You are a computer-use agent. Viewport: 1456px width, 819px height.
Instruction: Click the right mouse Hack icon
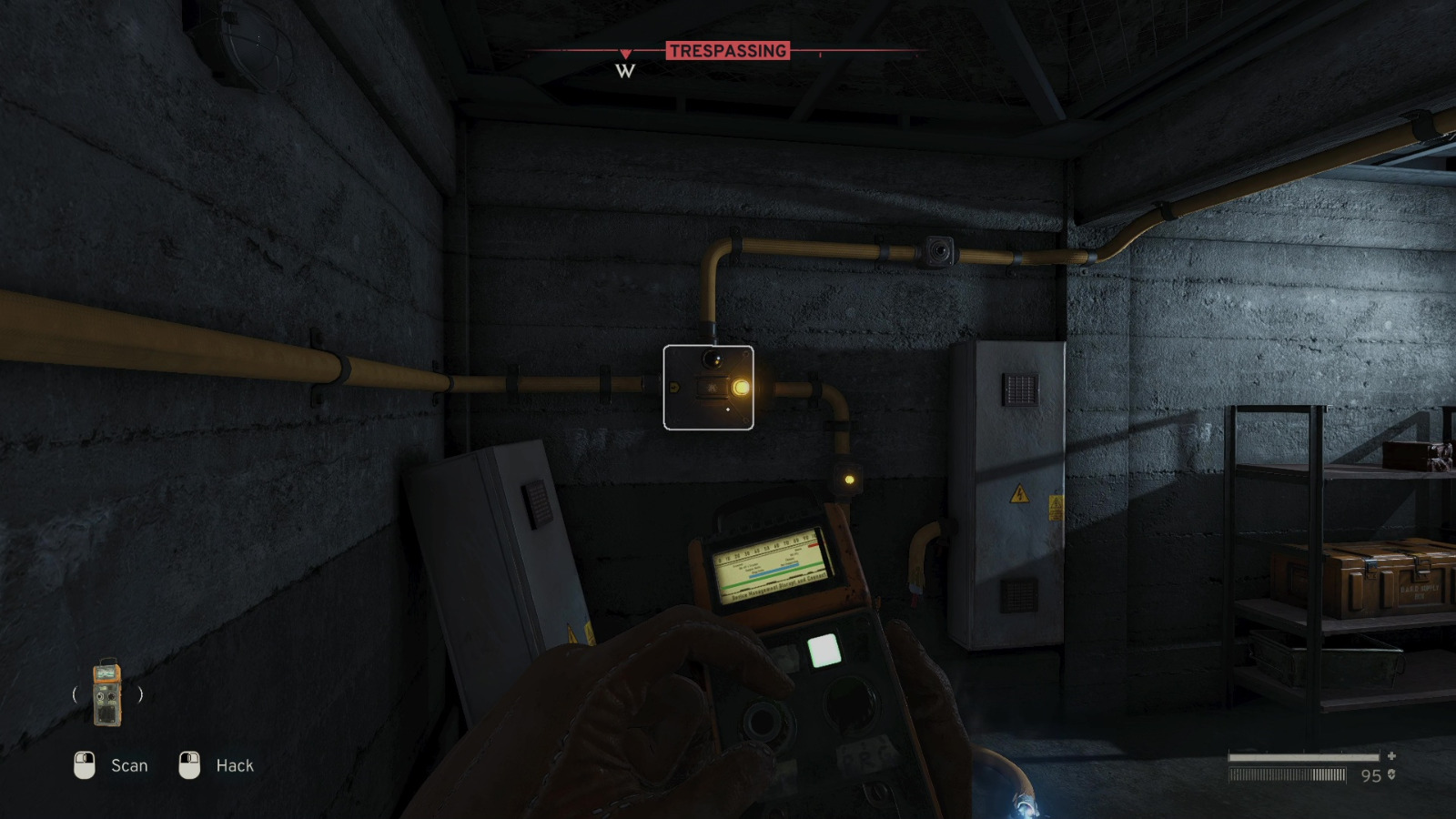pos(189,765)
